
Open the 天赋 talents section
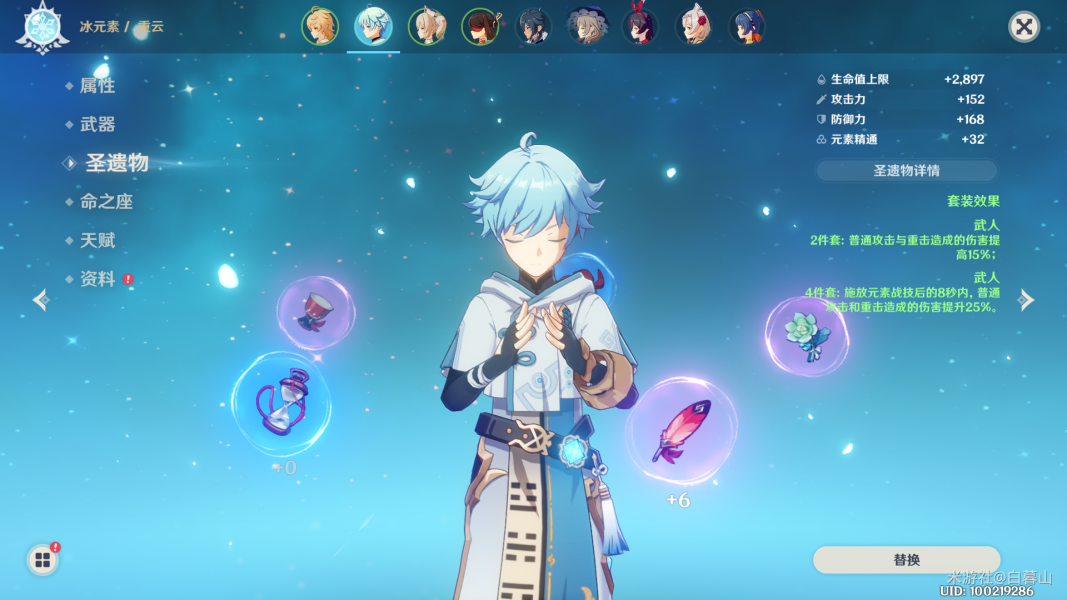pos(97,240)
